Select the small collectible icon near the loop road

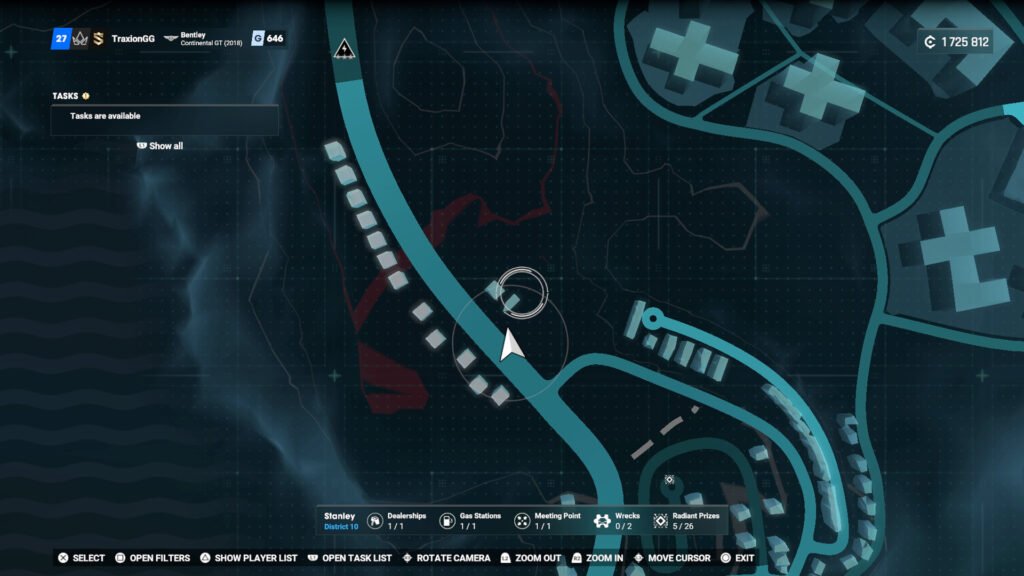(669, 480)
